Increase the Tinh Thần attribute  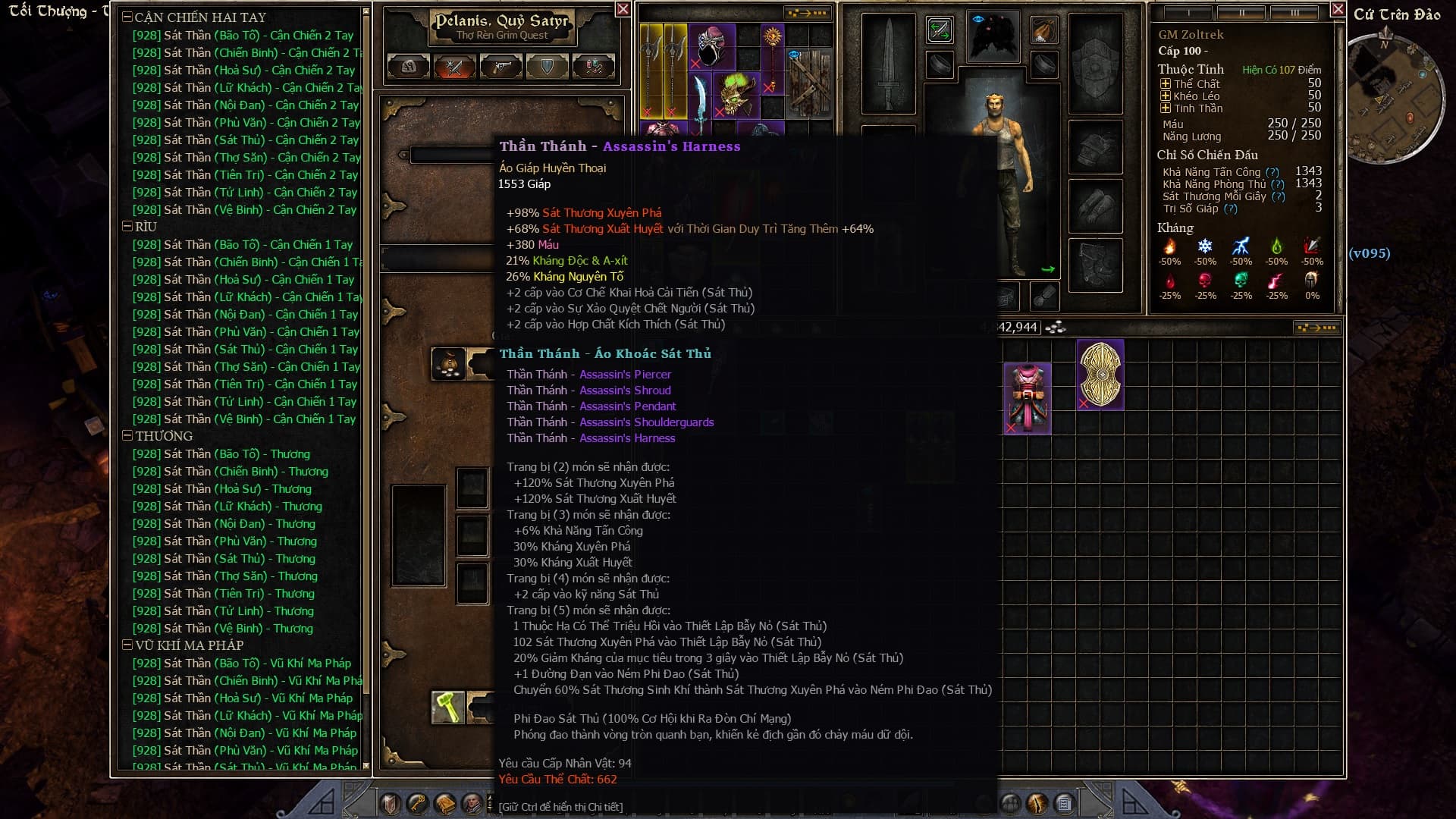click(x=1166, y=108)
